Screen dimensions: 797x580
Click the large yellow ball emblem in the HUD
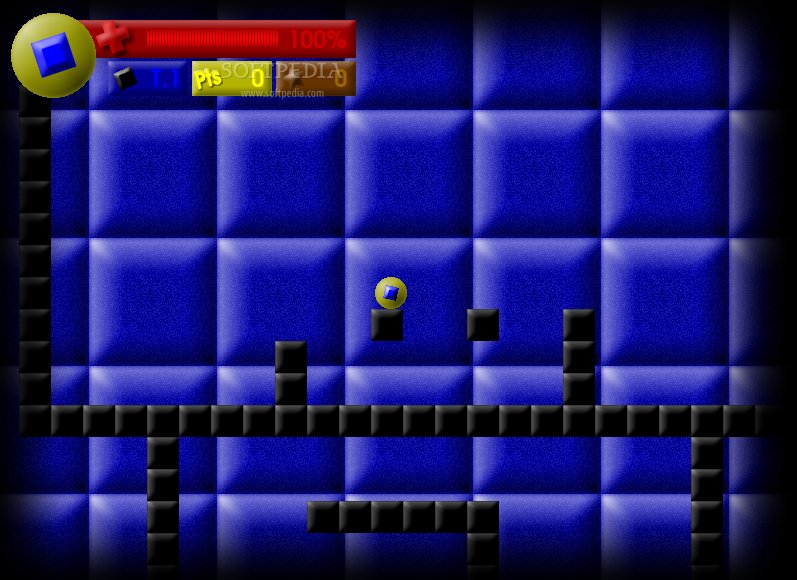click(53, 55)
